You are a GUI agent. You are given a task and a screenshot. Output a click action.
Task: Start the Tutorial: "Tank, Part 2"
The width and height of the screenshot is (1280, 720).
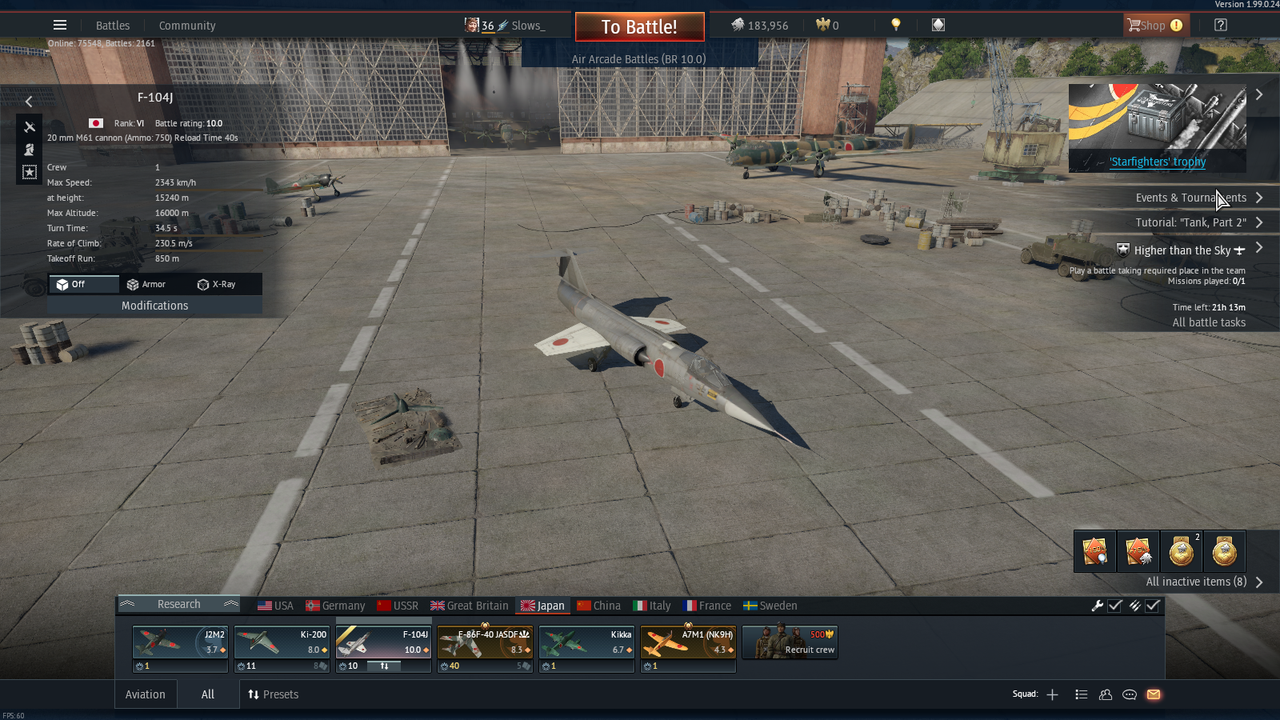[1191, 223]
